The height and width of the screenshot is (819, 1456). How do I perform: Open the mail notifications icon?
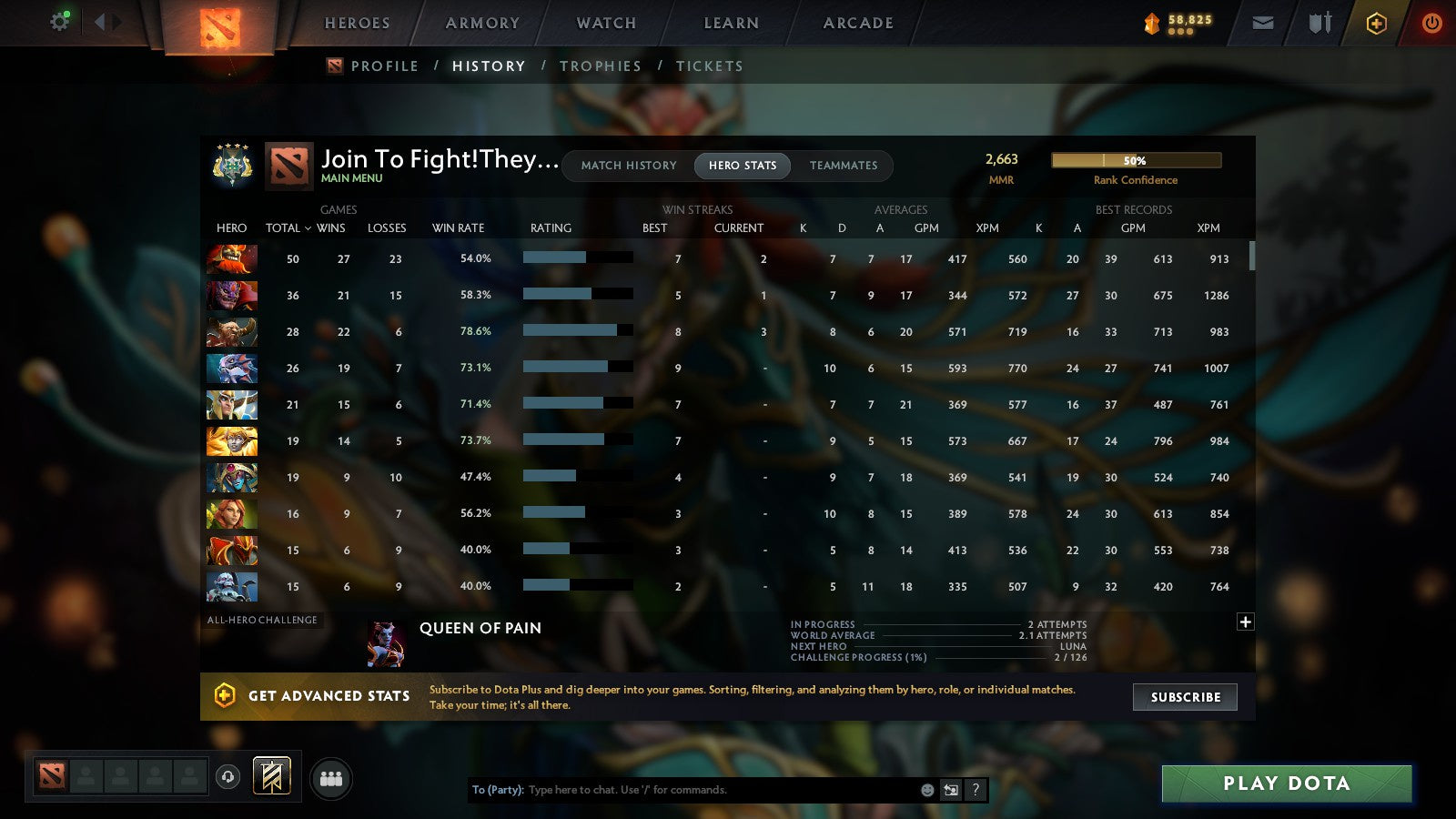point(1263,23)
